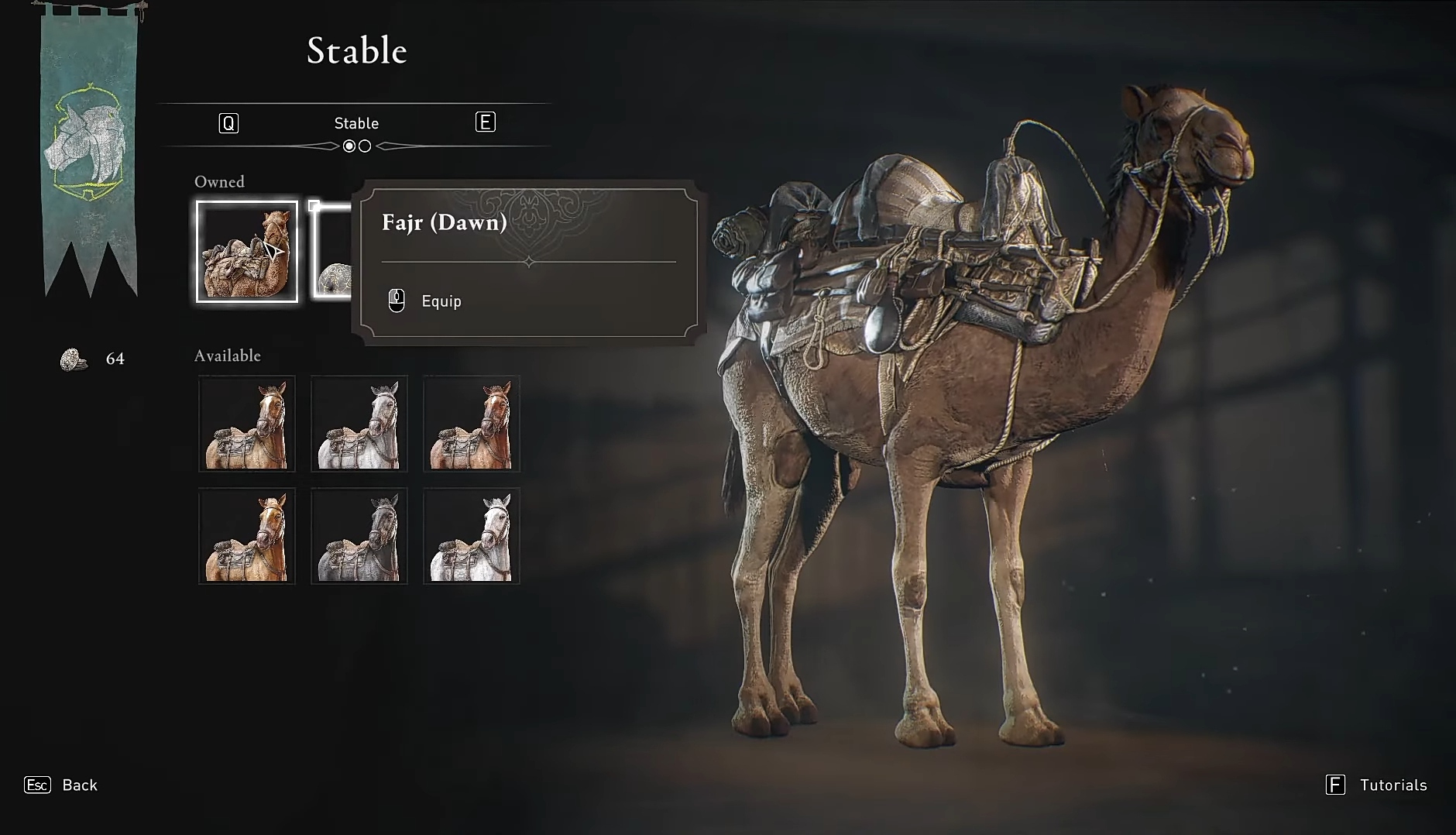Screen dimensions: 1456x835
Task: Click the F key icon next to Tutorials
Action: 1335,785
